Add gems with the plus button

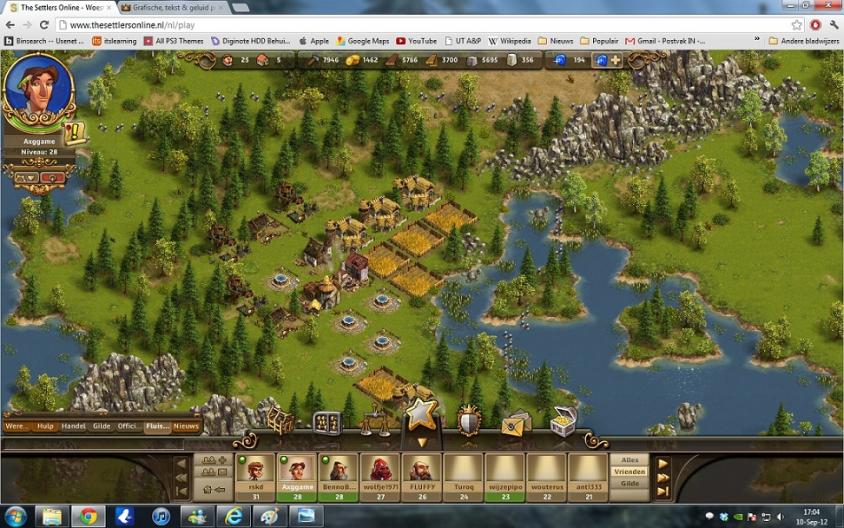pyautogui.click(x=616, y=60)
